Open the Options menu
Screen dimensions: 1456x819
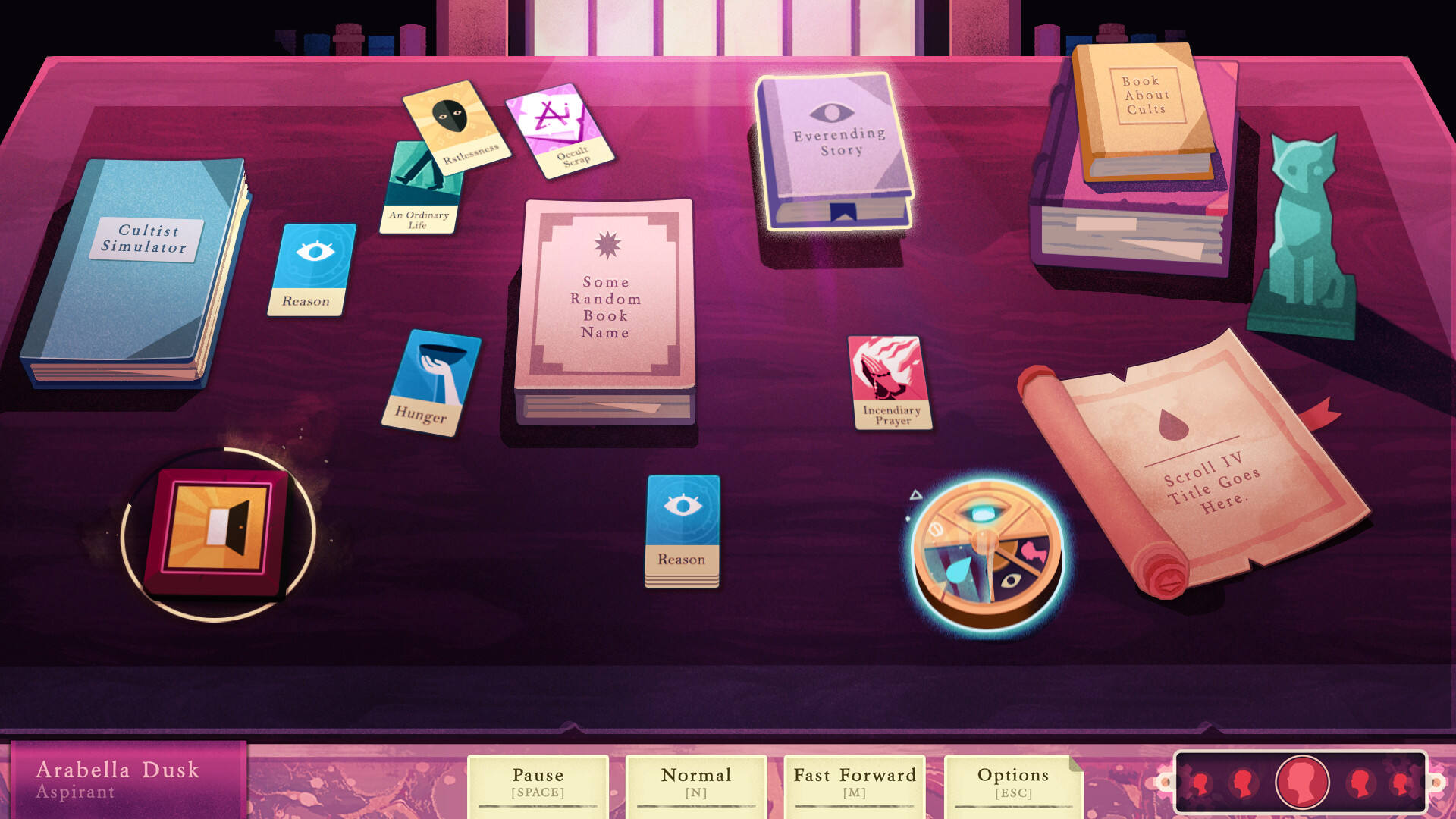click(1012, 783)
